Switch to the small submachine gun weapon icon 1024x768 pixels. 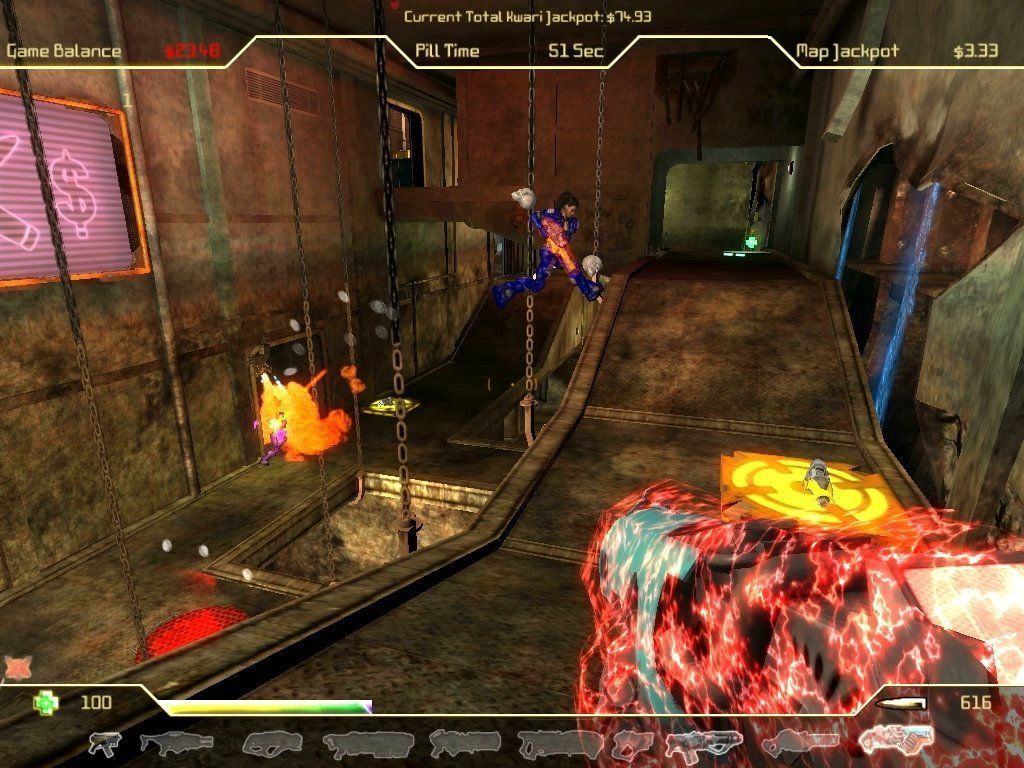104,743
